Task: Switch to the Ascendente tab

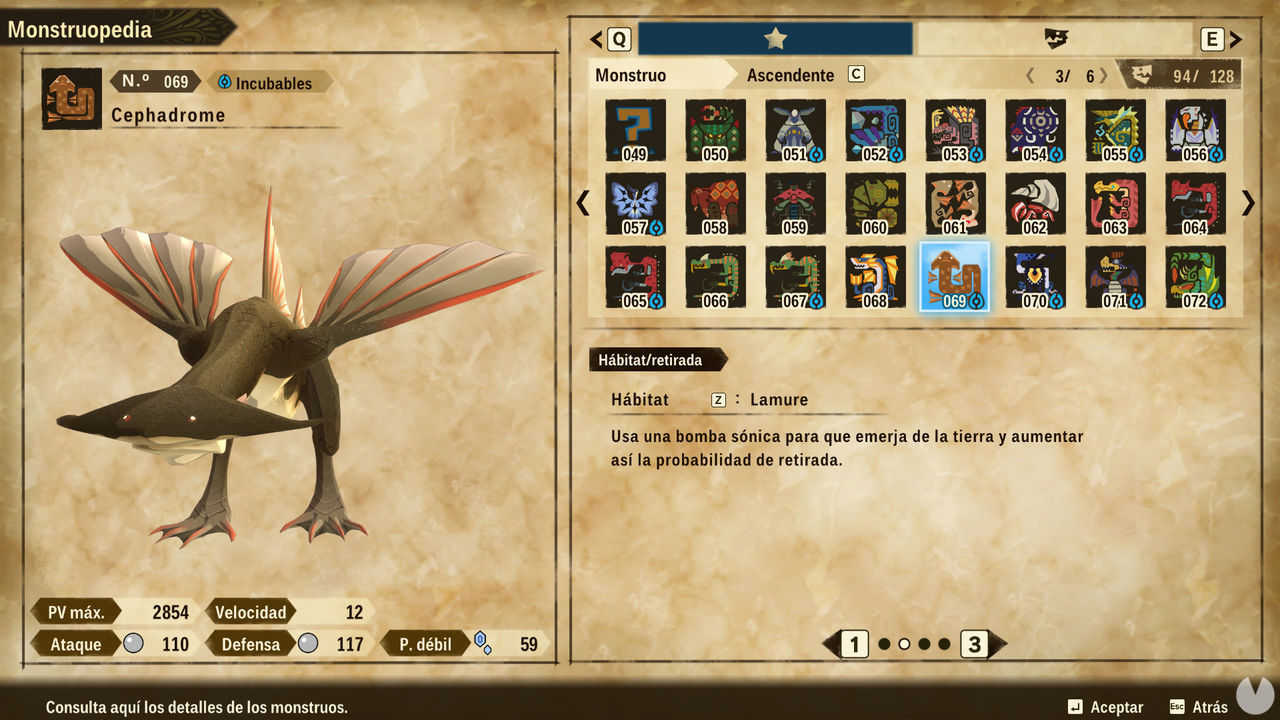Action: click(789, 75)
